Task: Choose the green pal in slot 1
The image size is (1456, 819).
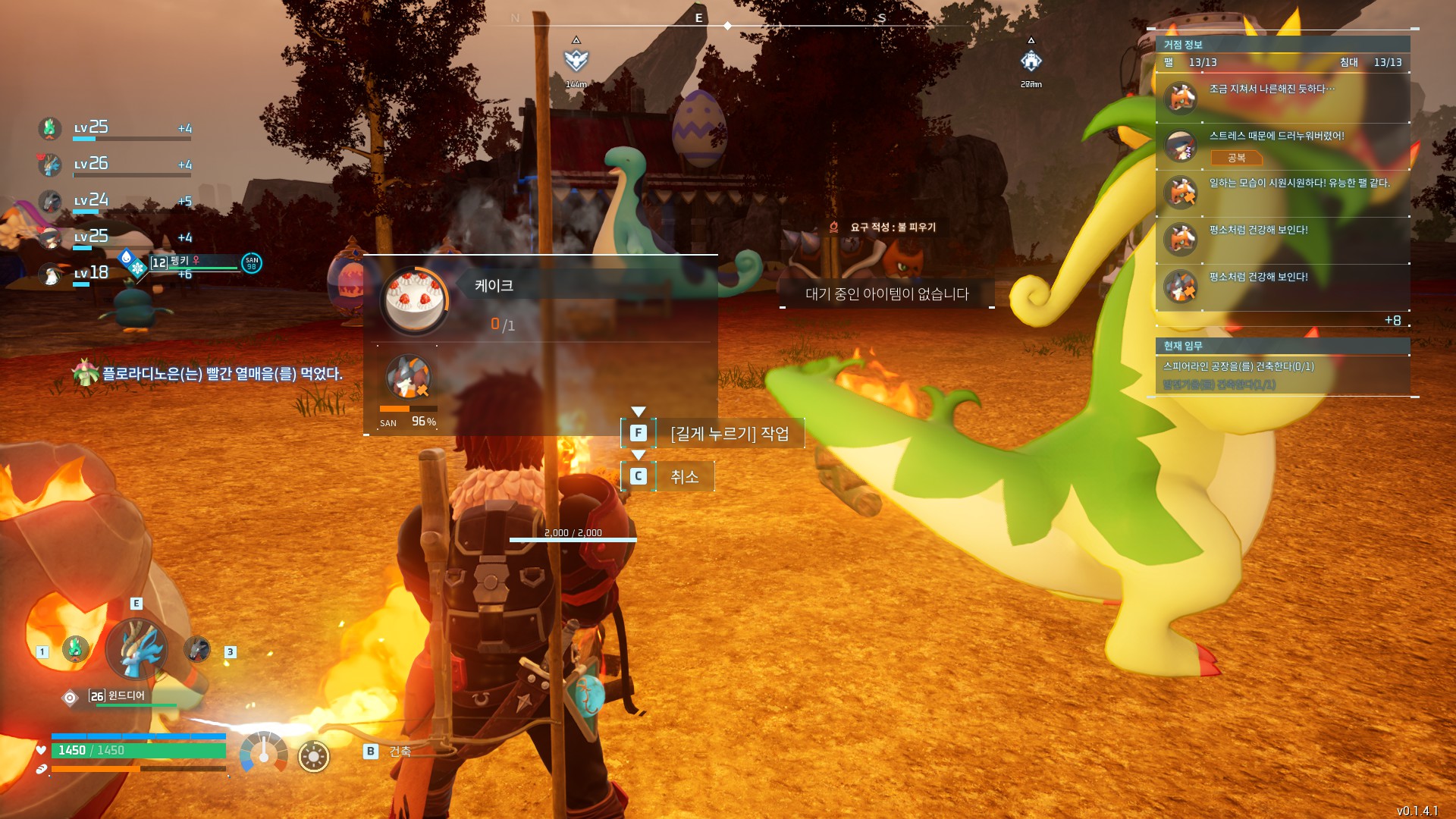Action: coord(75,649)
